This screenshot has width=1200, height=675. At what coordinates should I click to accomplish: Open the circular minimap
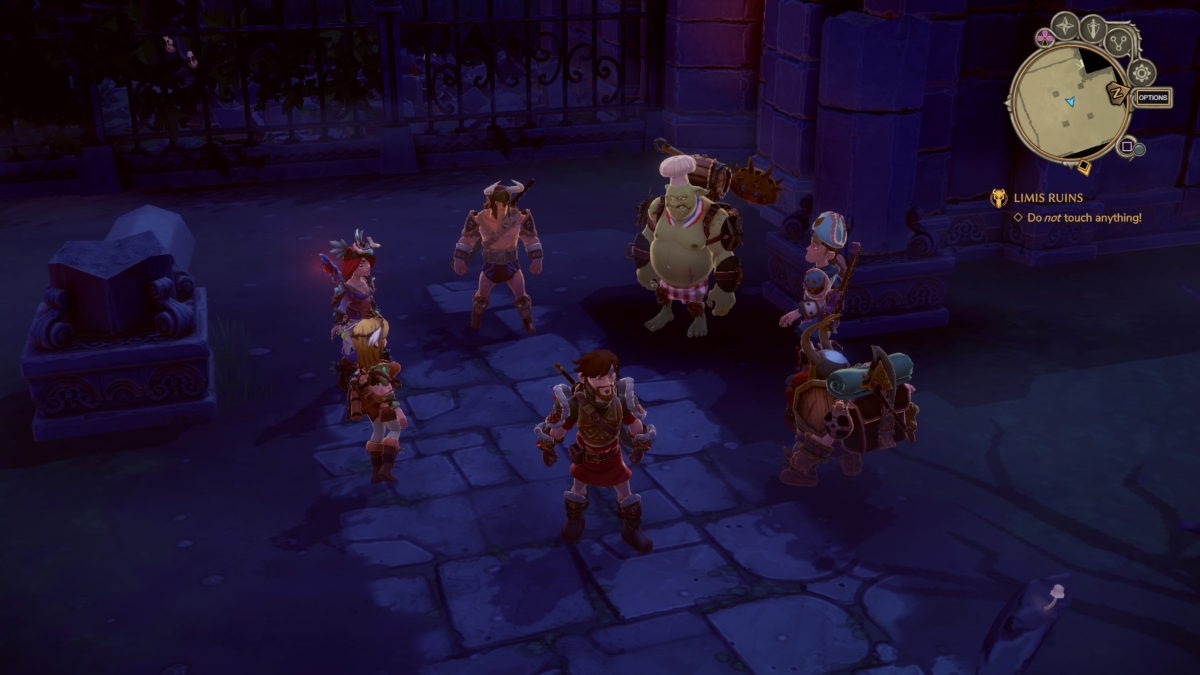click(x=1069, y=100)
